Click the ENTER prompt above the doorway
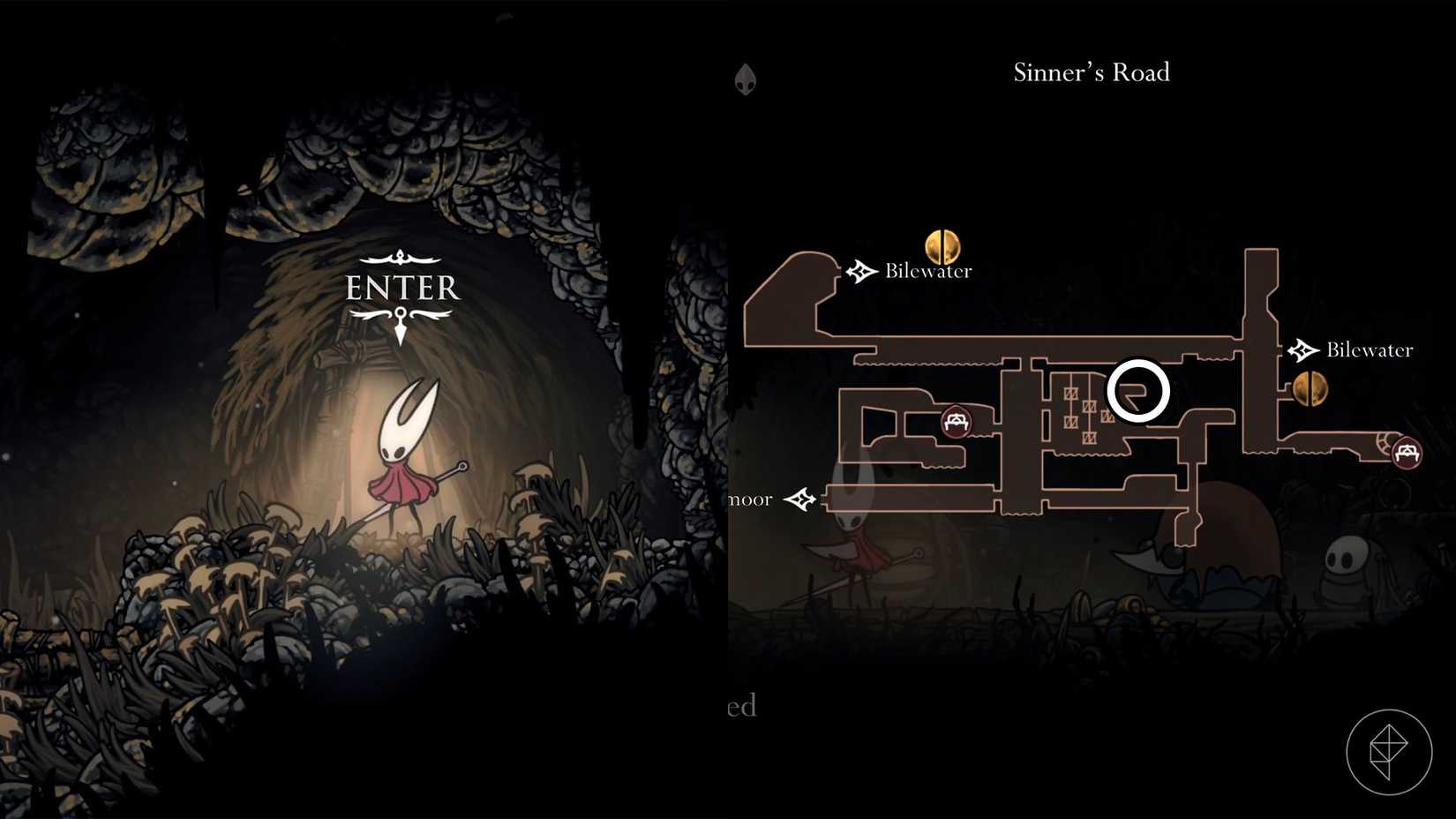This screenshot has width=1456, height=819. click(x=402, y=287)
